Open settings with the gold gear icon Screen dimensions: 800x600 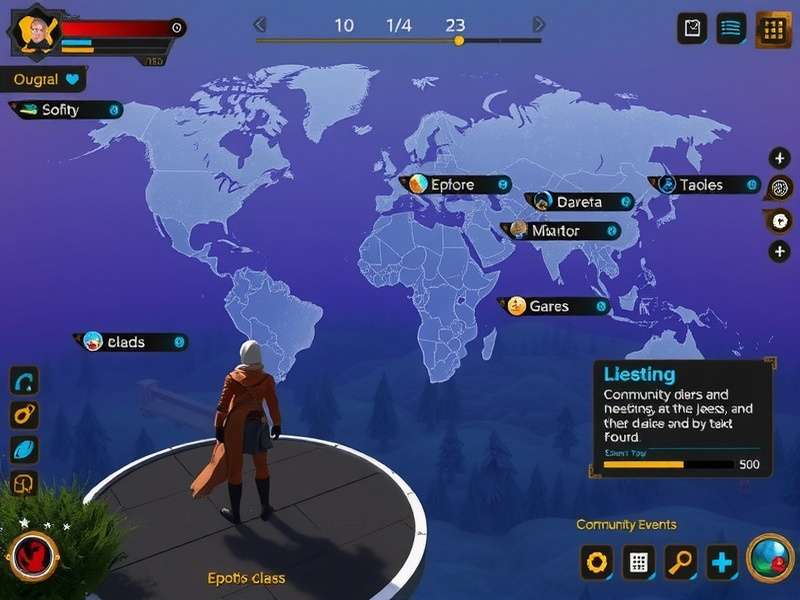pos(597,562)
